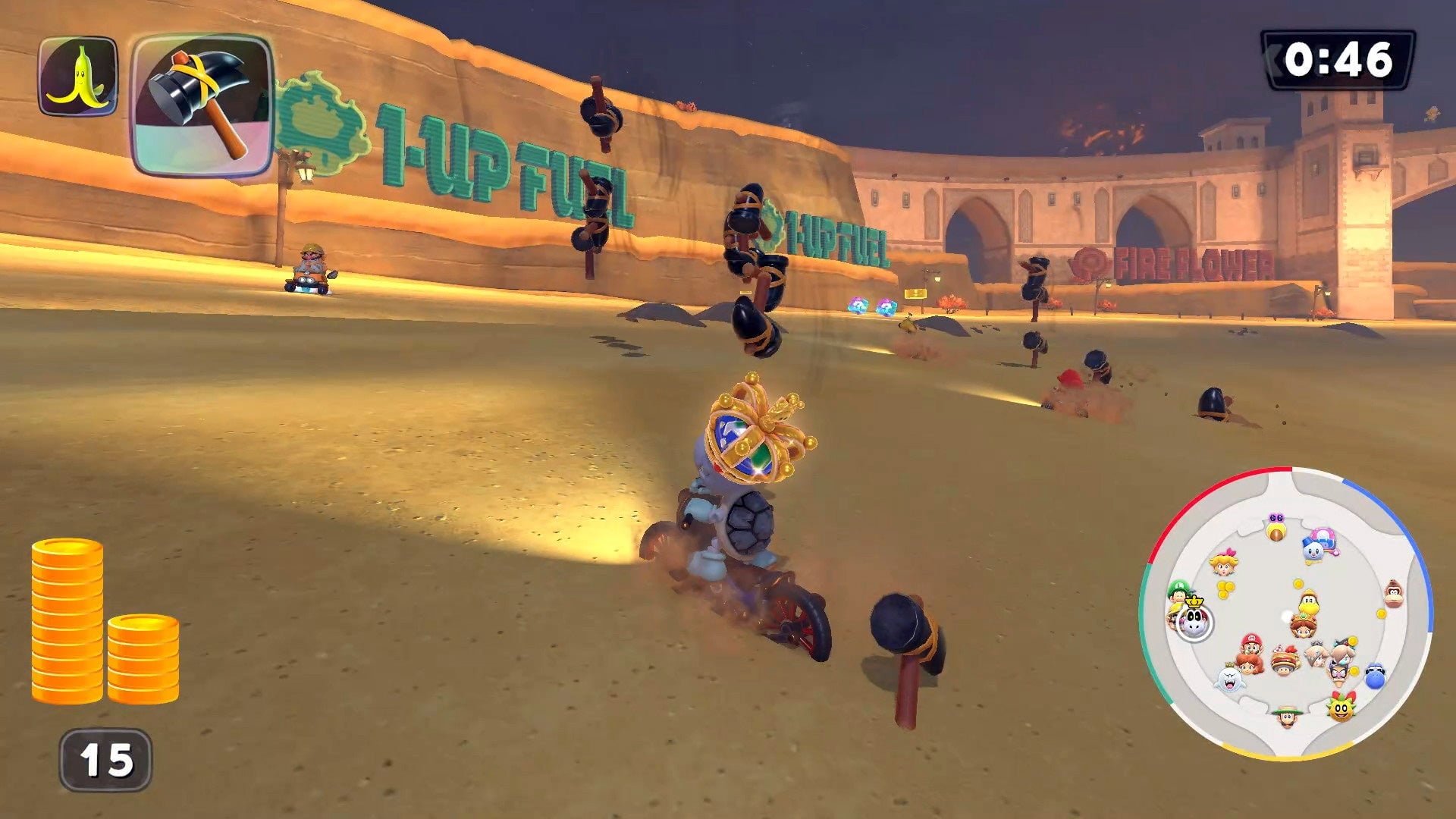Click the smiling sun minimap icon
The width and height of the screenshot is (1456, 819).
point(1342,711)
